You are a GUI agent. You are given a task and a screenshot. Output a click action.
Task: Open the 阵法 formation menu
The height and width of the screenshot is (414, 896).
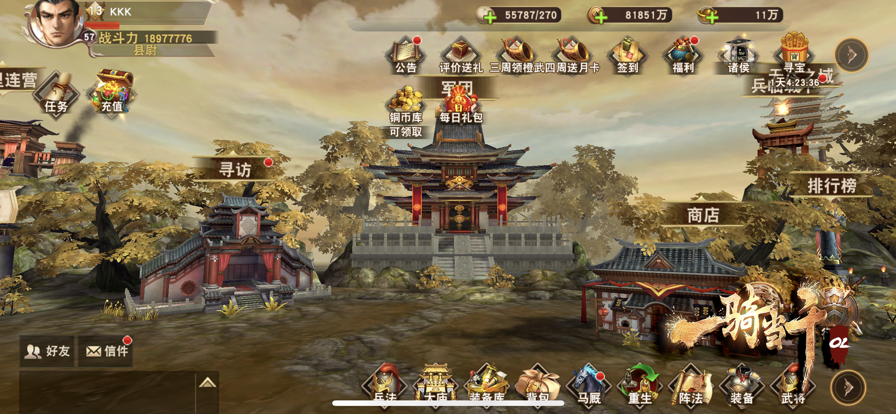(x=689, y=386)
